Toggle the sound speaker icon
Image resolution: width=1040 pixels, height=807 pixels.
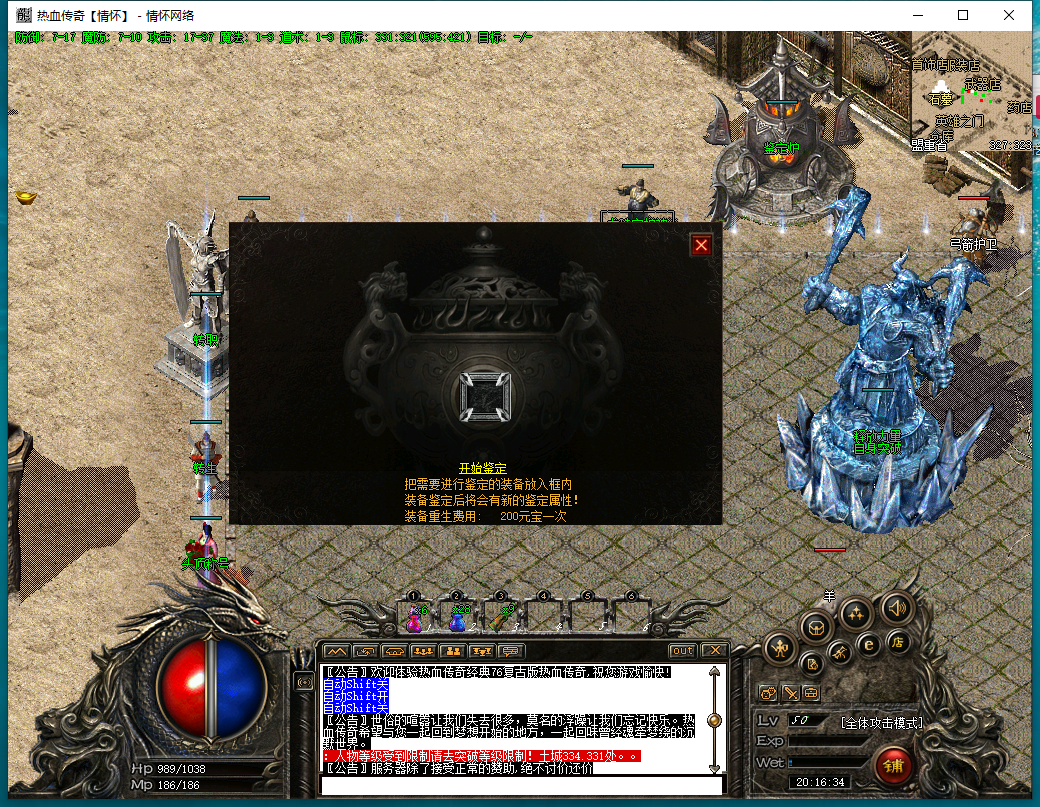click(x=897, y=606)
